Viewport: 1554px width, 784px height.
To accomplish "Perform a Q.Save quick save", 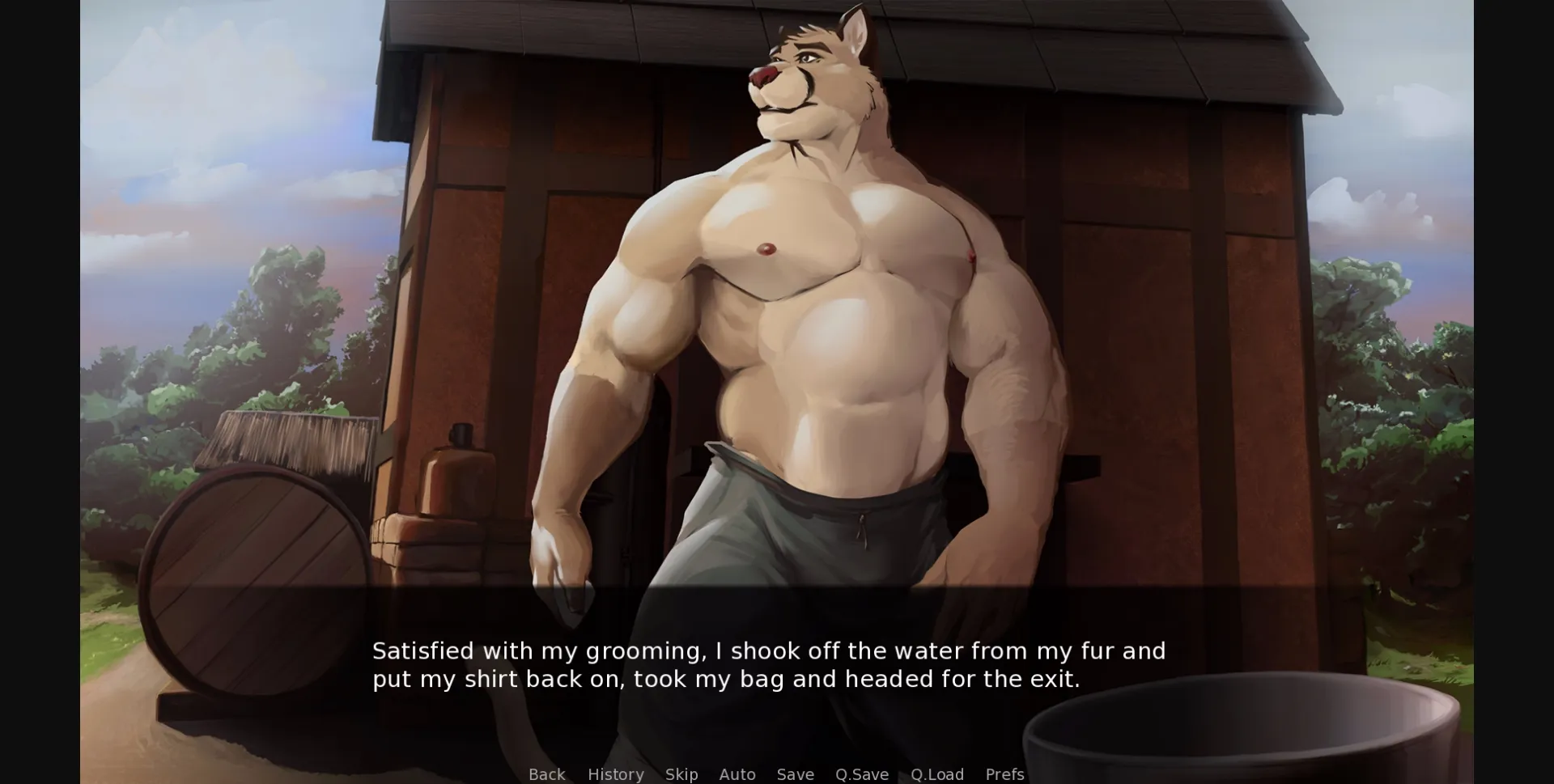I will pos(861,774).
